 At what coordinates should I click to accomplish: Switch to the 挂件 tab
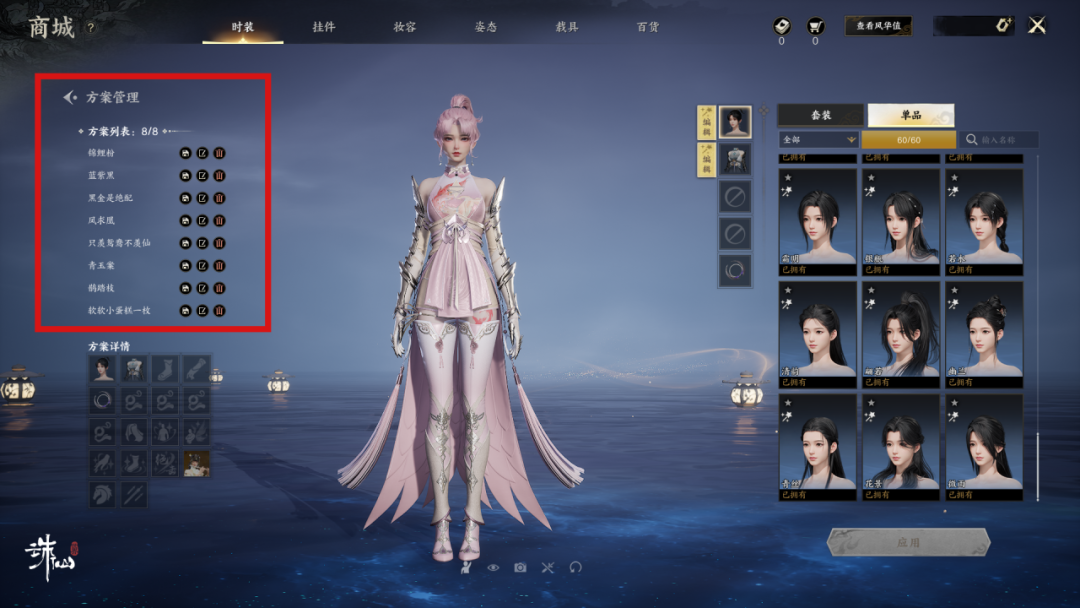click(323, 27)
